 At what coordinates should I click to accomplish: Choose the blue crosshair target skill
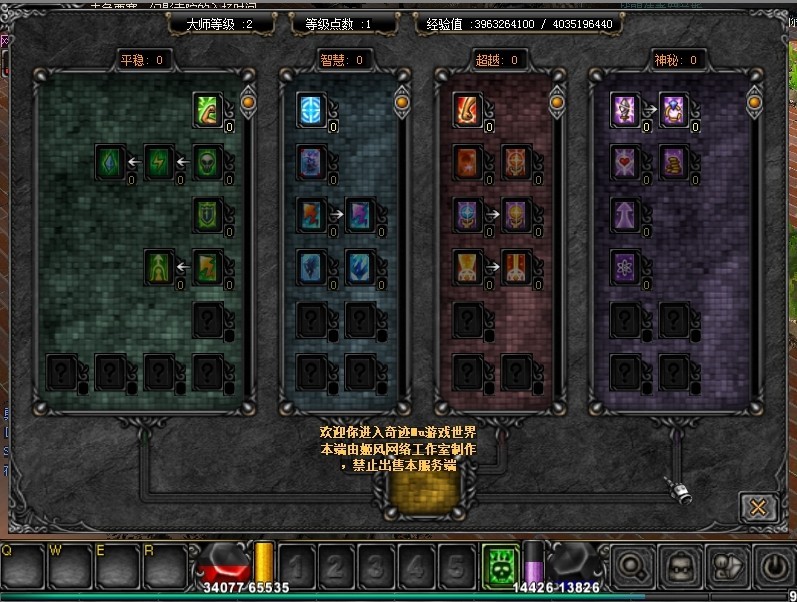tap(311, 108)
